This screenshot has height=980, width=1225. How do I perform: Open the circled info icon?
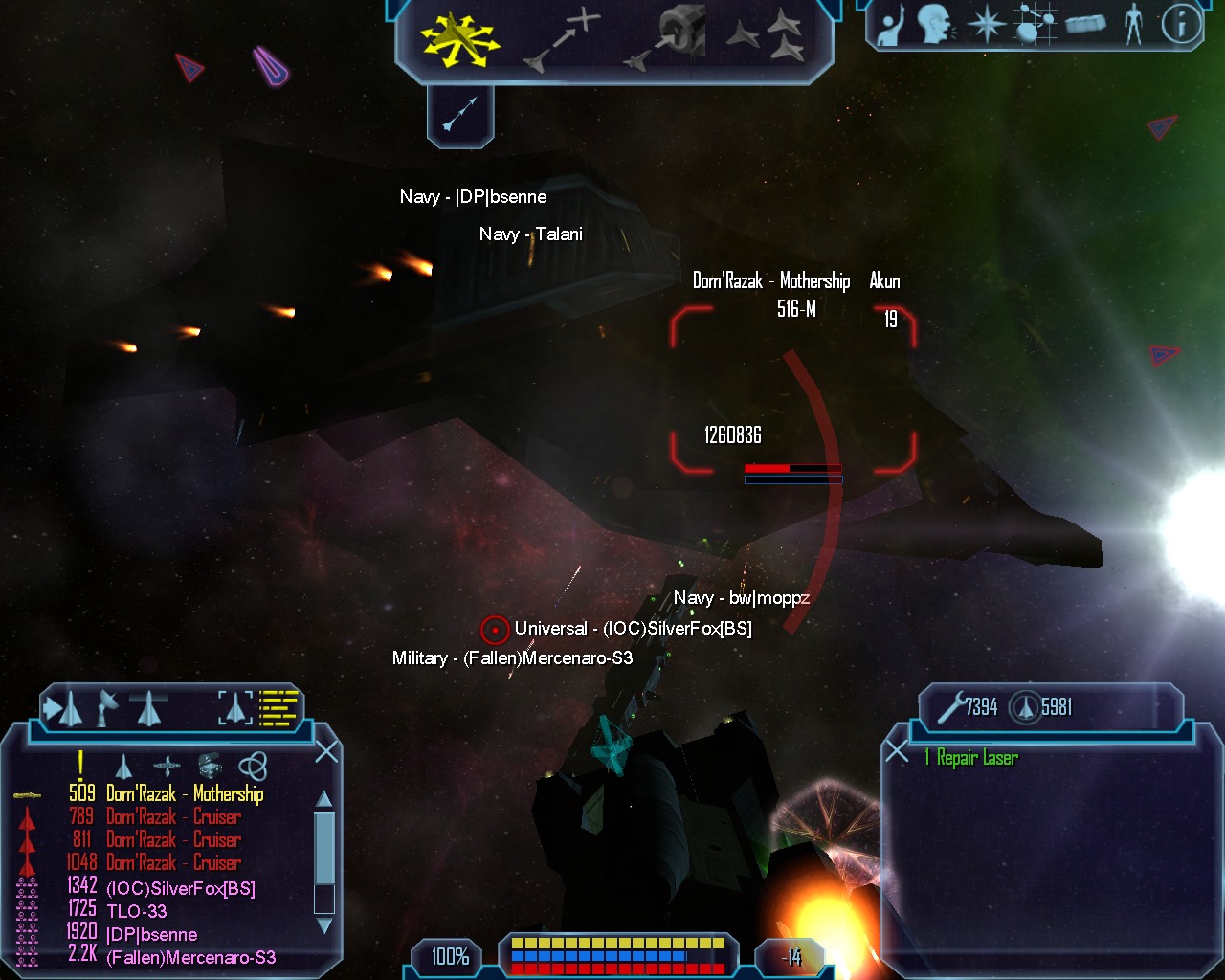tap(1181, 25)
